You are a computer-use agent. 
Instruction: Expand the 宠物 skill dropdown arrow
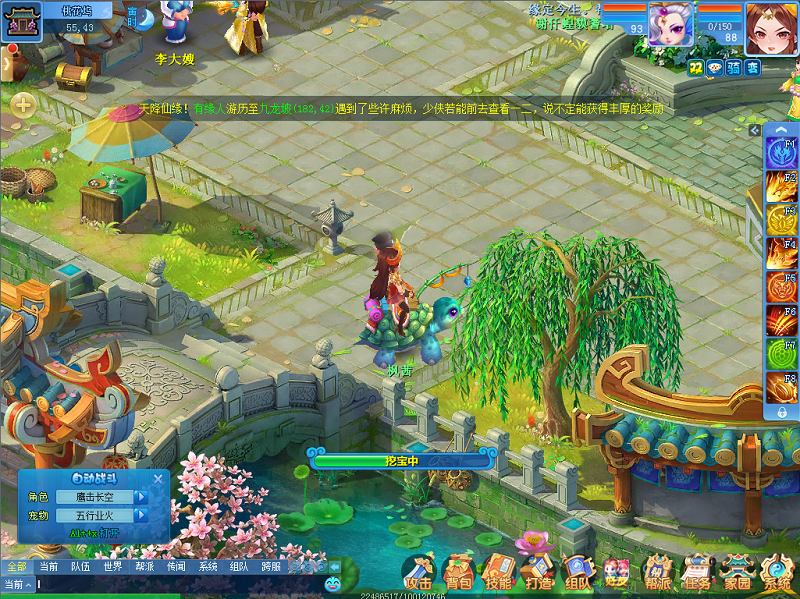[142, 516]
